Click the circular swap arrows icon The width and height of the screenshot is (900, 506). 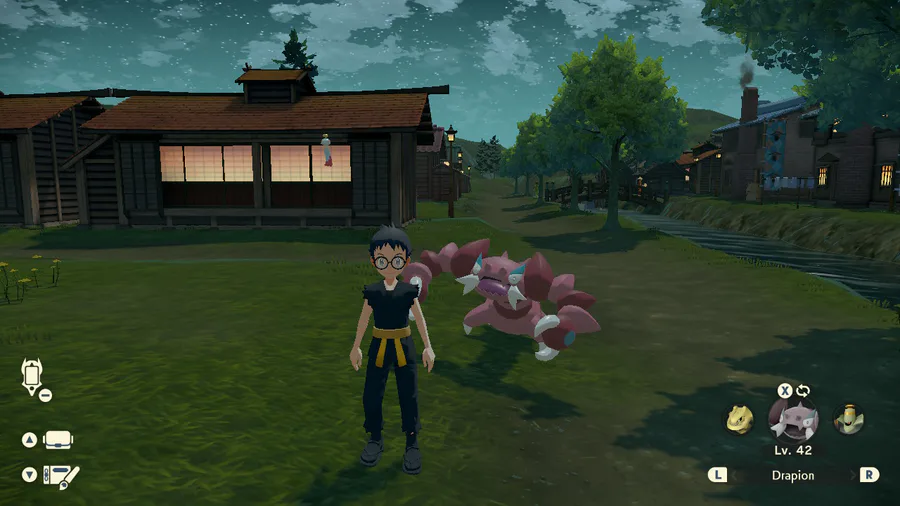803,390
